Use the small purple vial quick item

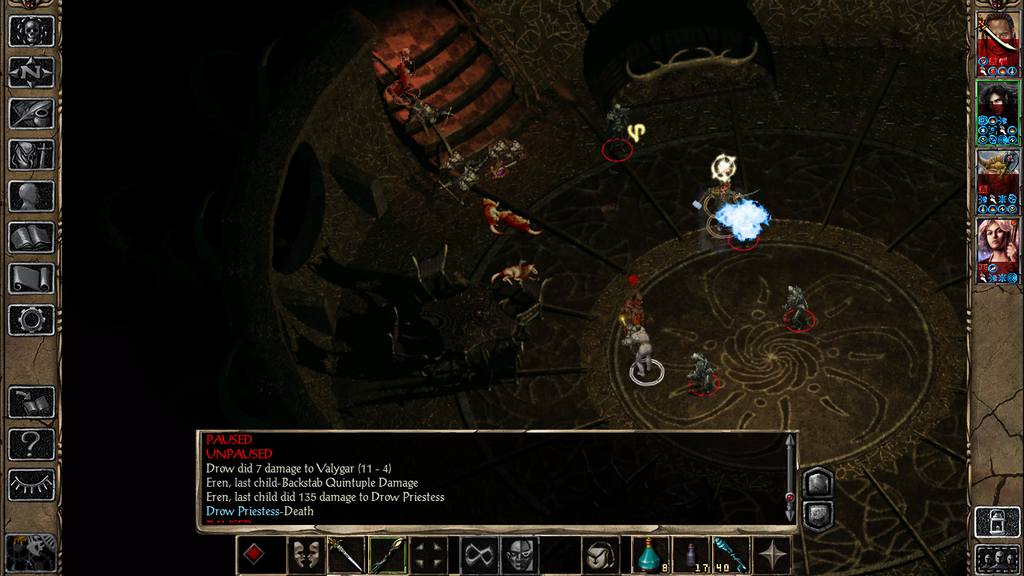pyautogui.click(x=691, y=555)
